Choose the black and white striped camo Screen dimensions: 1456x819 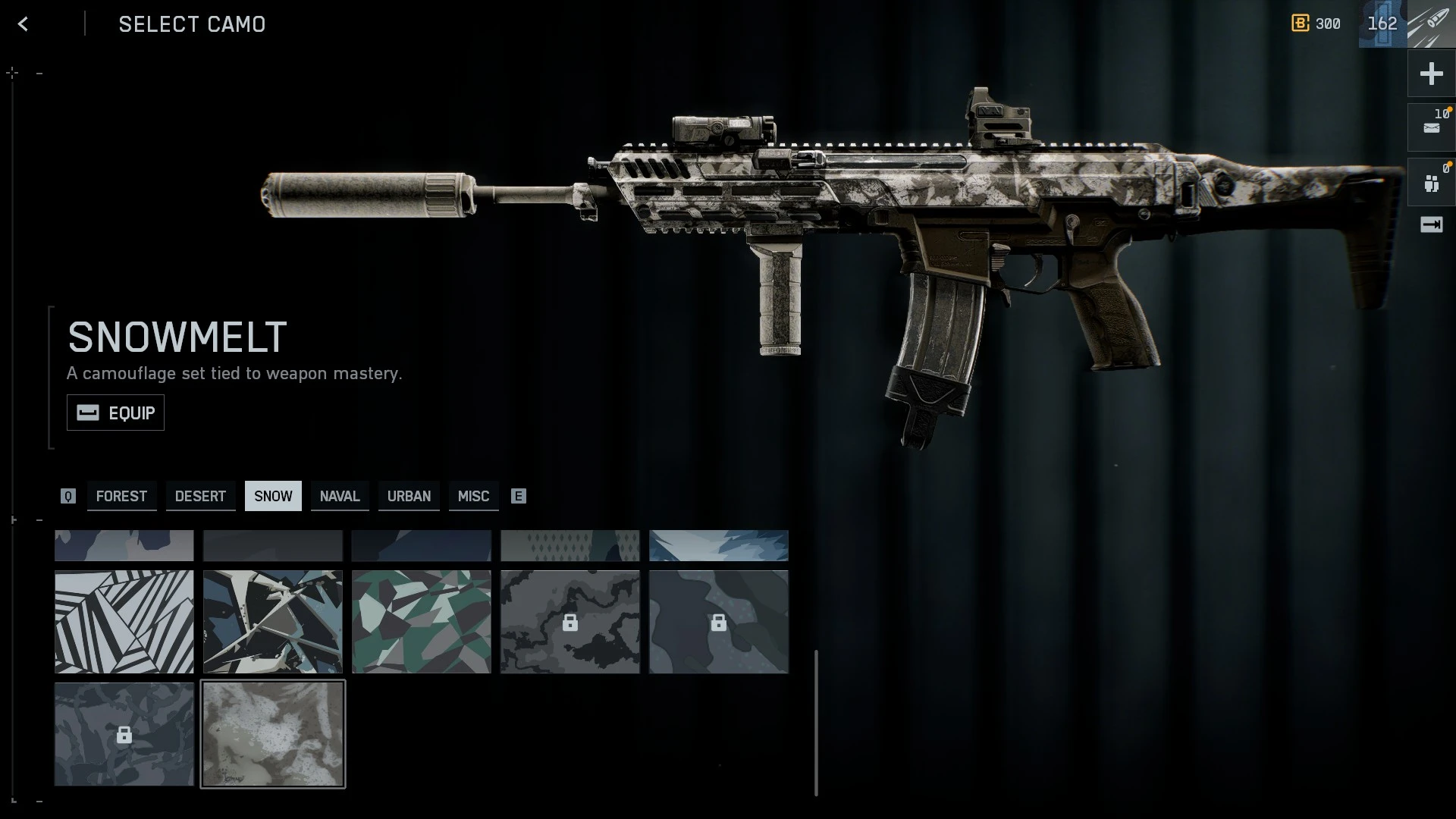coord(124,622)
